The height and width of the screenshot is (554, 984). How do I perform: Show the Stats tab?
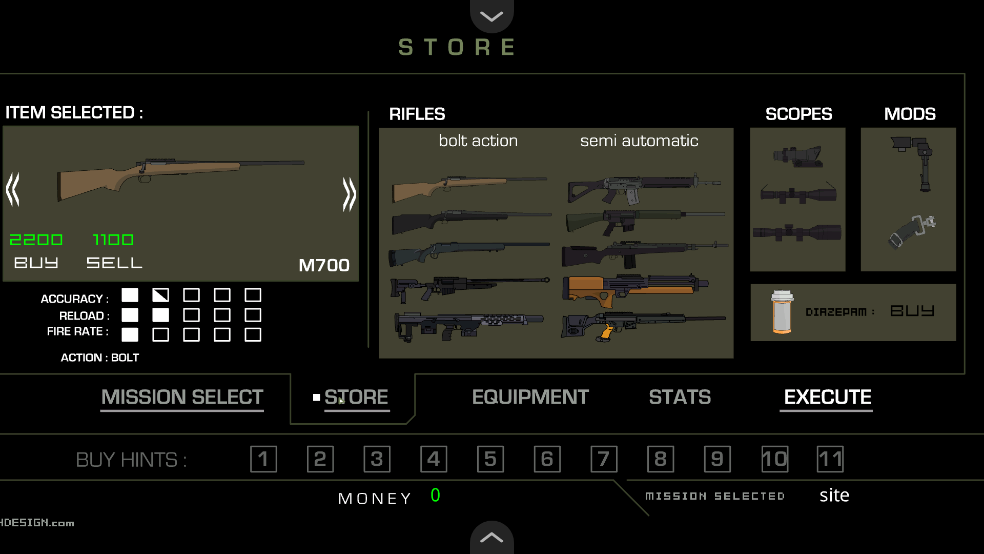pyautogui.click(x=680, y=397)
